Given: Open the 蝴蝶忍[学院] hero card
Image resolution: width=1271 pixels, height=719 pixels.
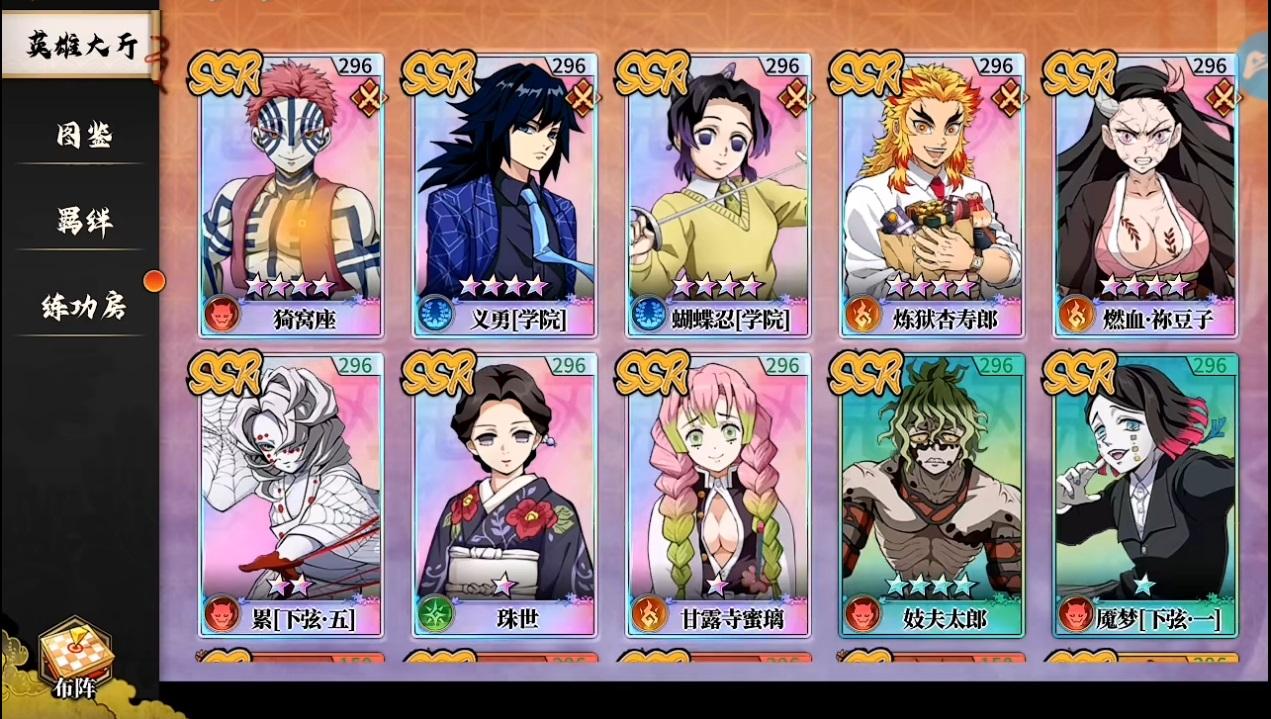Looking at the screenshot, I should [718, 195].
